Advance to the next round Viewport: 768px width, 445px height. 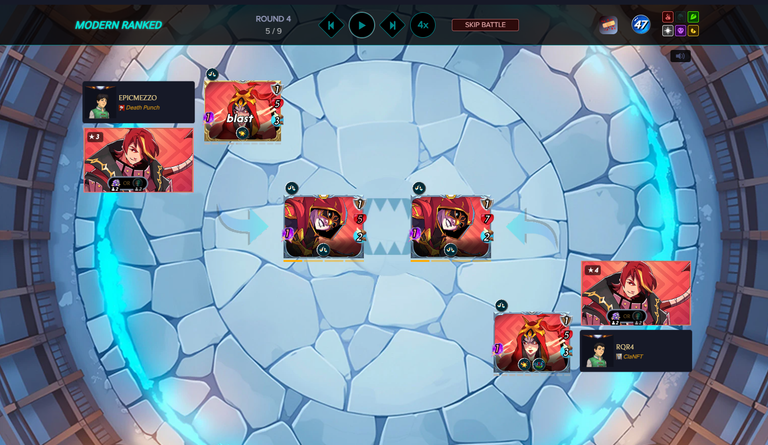pos(393,25)
